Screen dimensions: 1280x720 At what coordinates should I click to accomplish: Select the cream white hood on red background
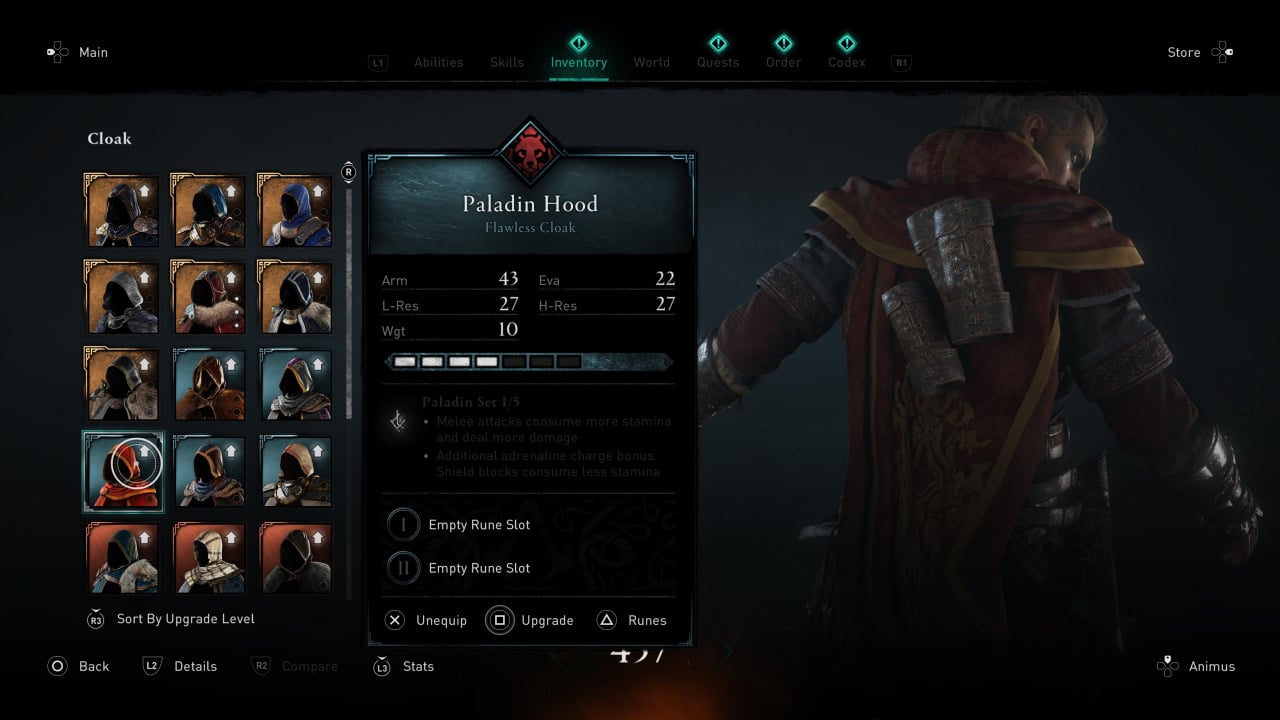pos(209,558)
